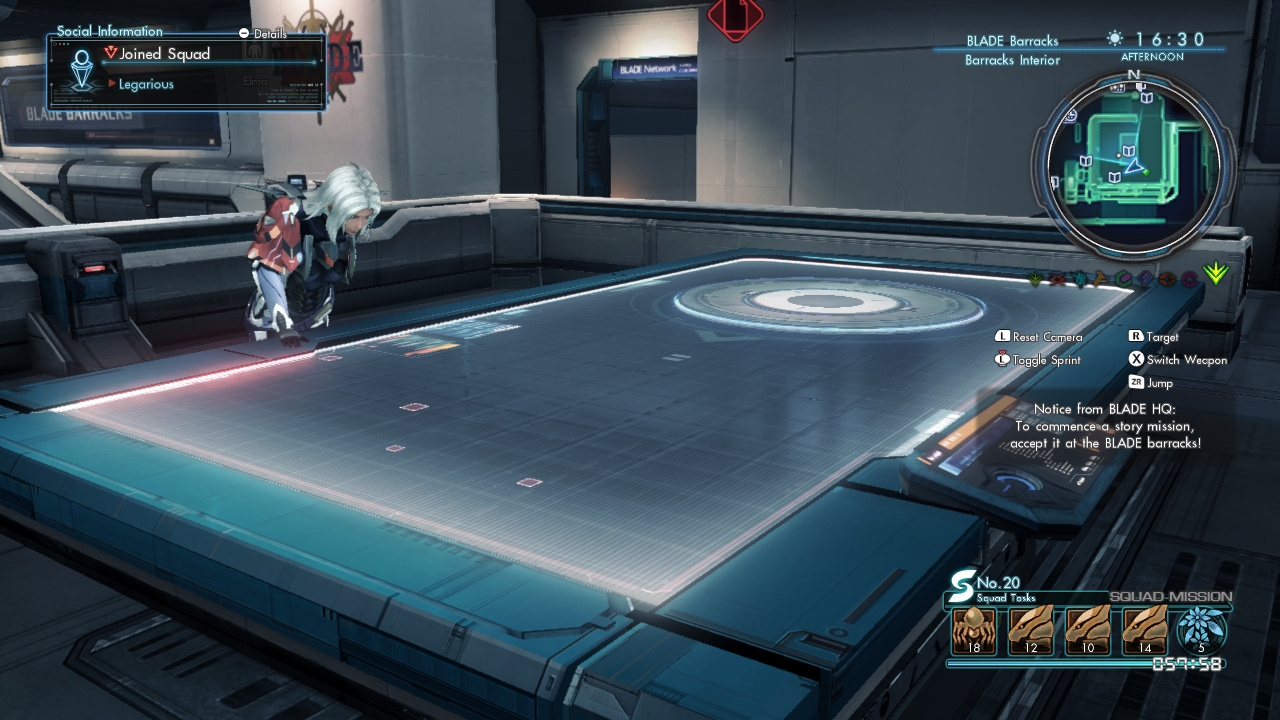Select the beast squad task showing 10

click(1088, 630)
